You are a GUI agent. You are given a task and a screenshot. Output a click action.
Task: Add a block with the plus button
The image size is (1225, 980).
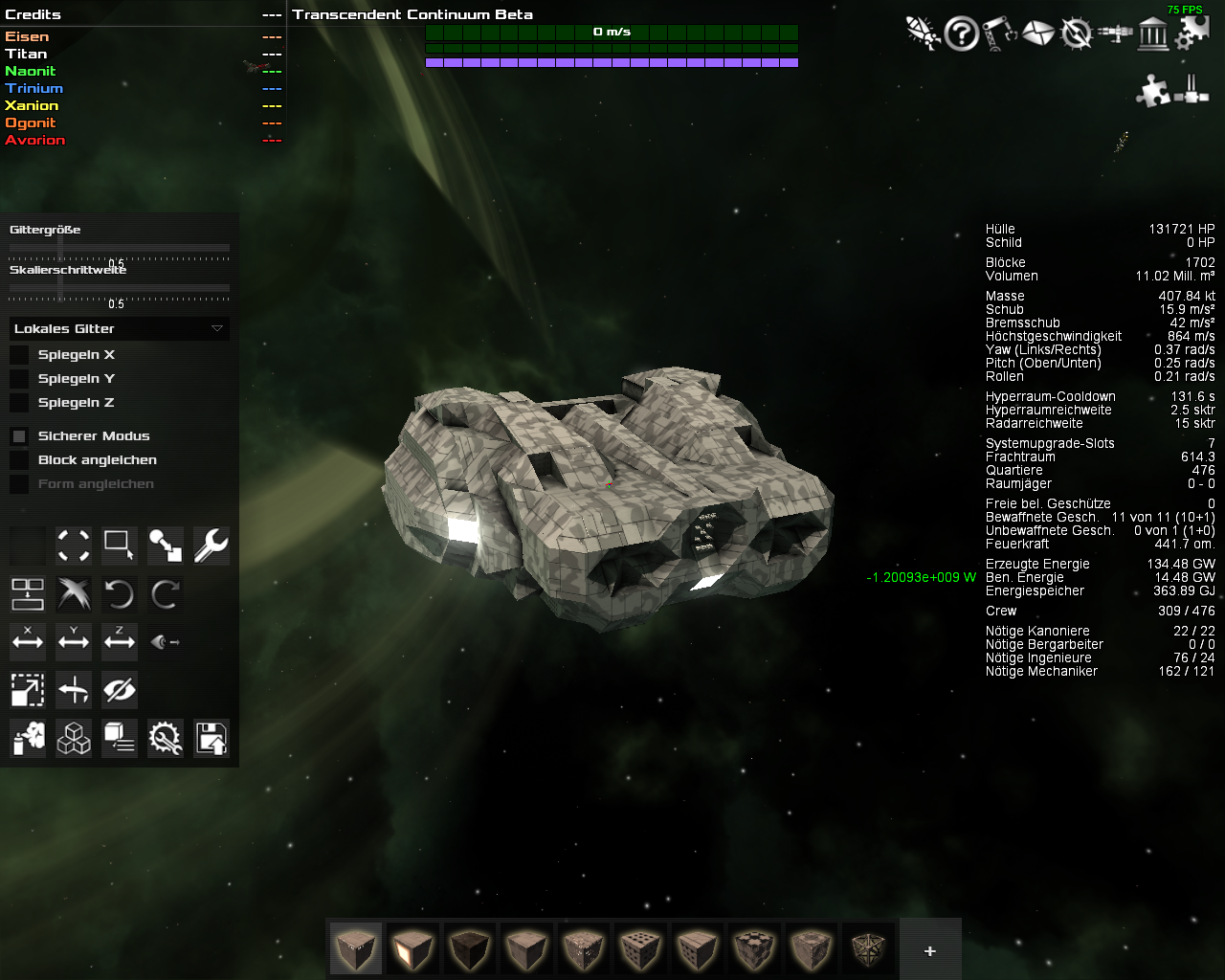[929, 950]
